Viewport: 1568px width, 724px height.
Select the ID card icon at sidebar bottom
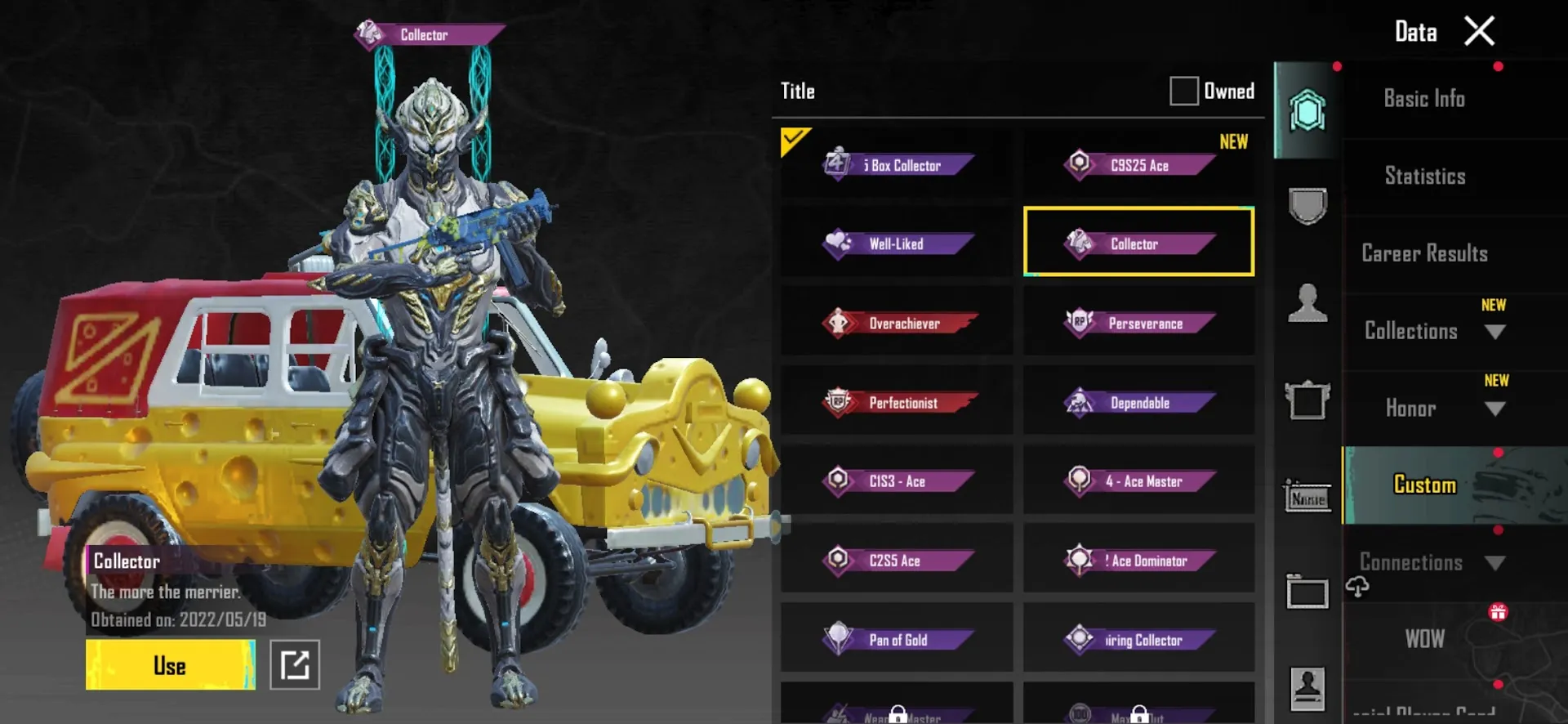tap(1307, 686)
